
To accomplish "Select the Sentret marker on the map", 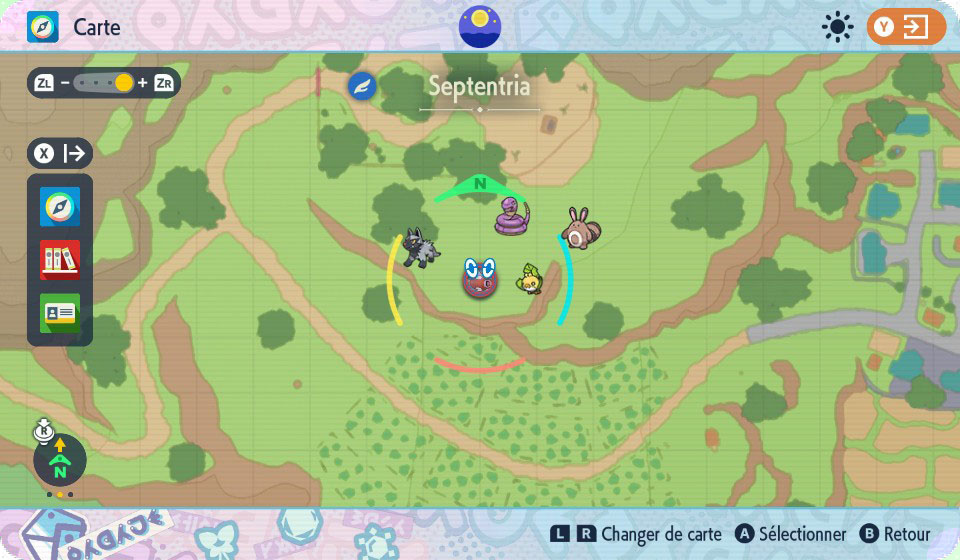I will pos(580,228).
